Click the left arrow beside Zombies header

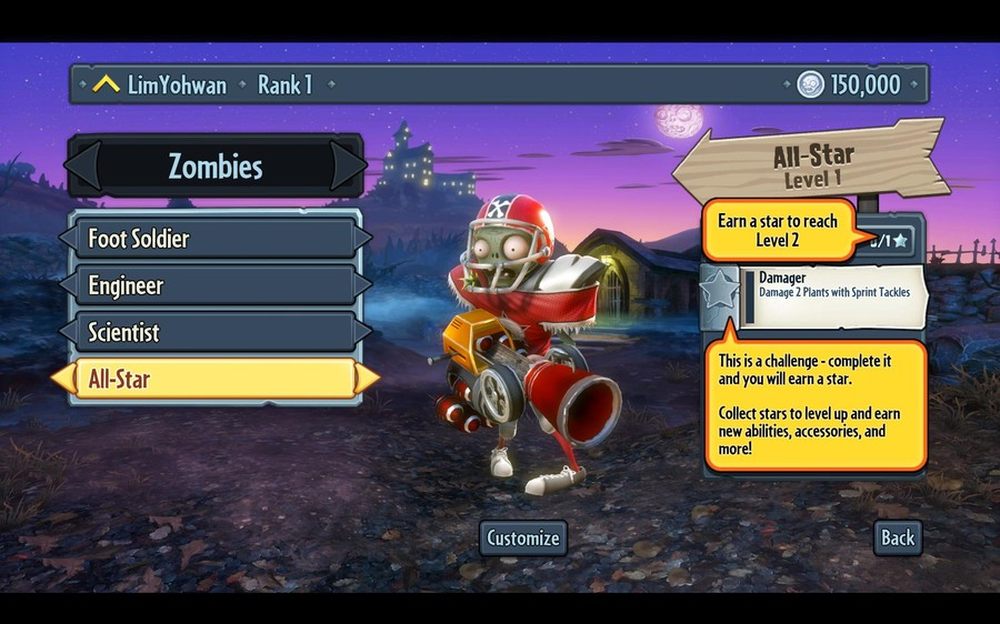click(83, 165)
